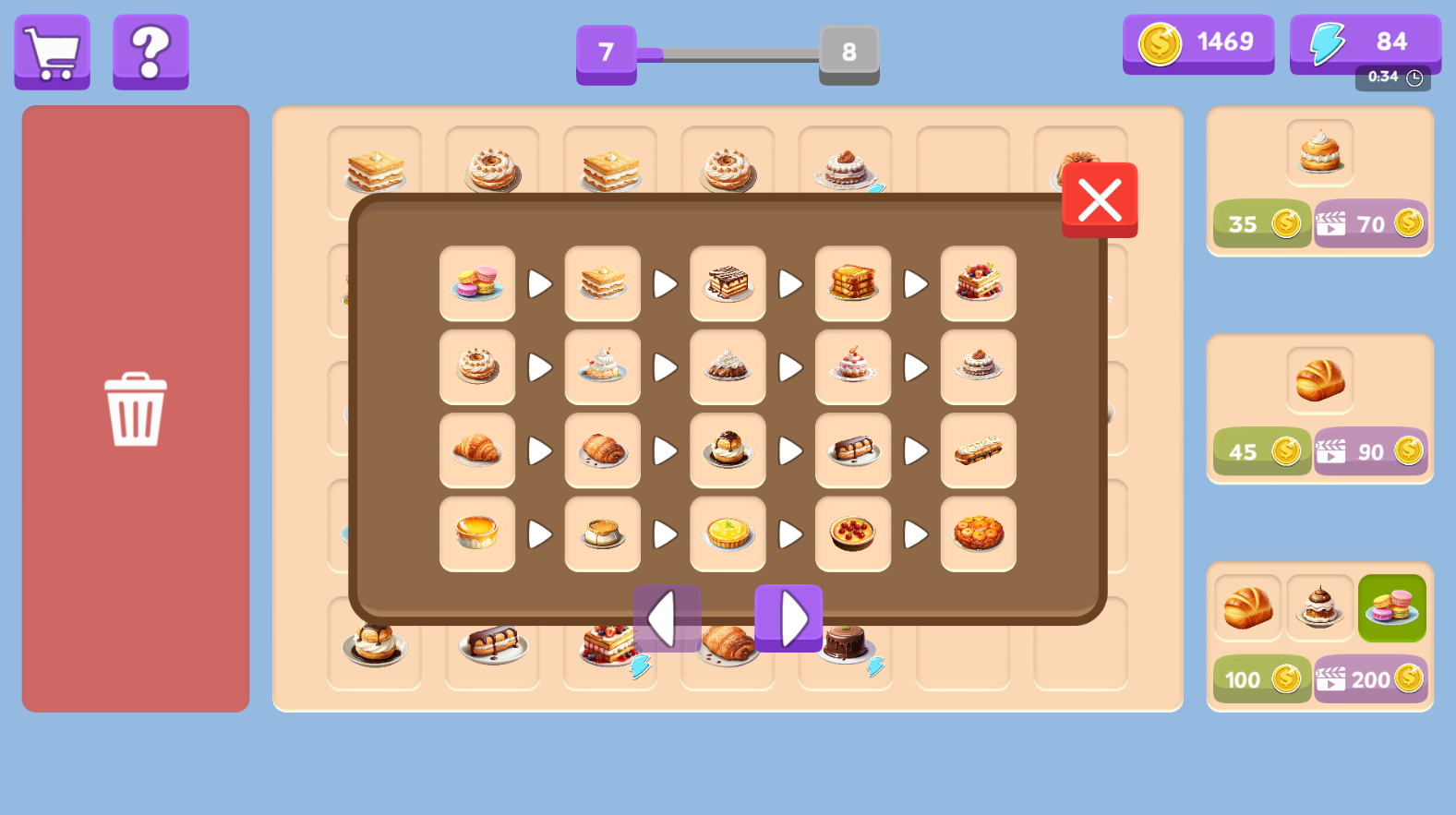Go to the previous merge chain page

666,618
